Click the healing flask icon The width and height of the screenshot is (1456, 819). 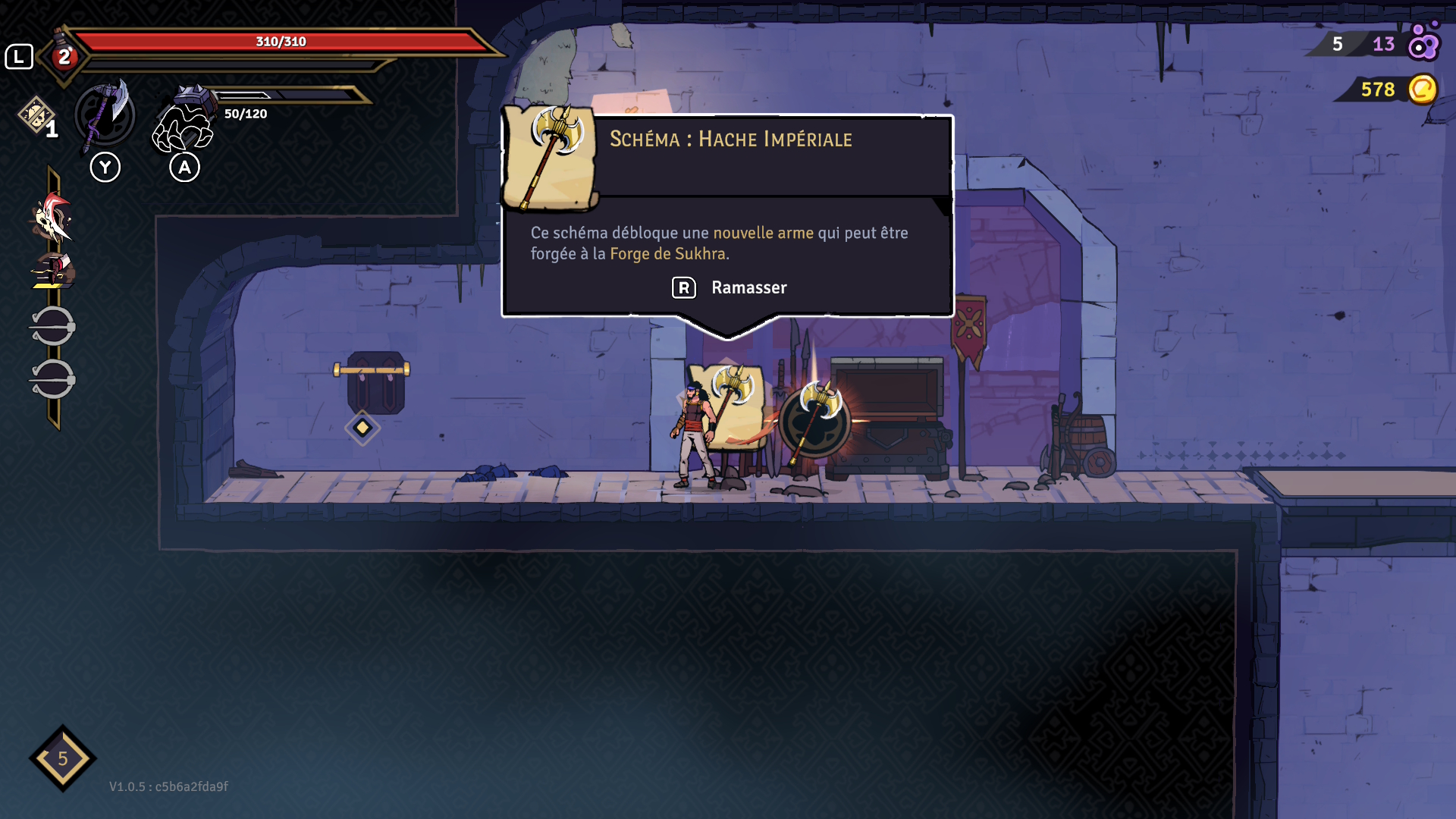tap(64, 55)
